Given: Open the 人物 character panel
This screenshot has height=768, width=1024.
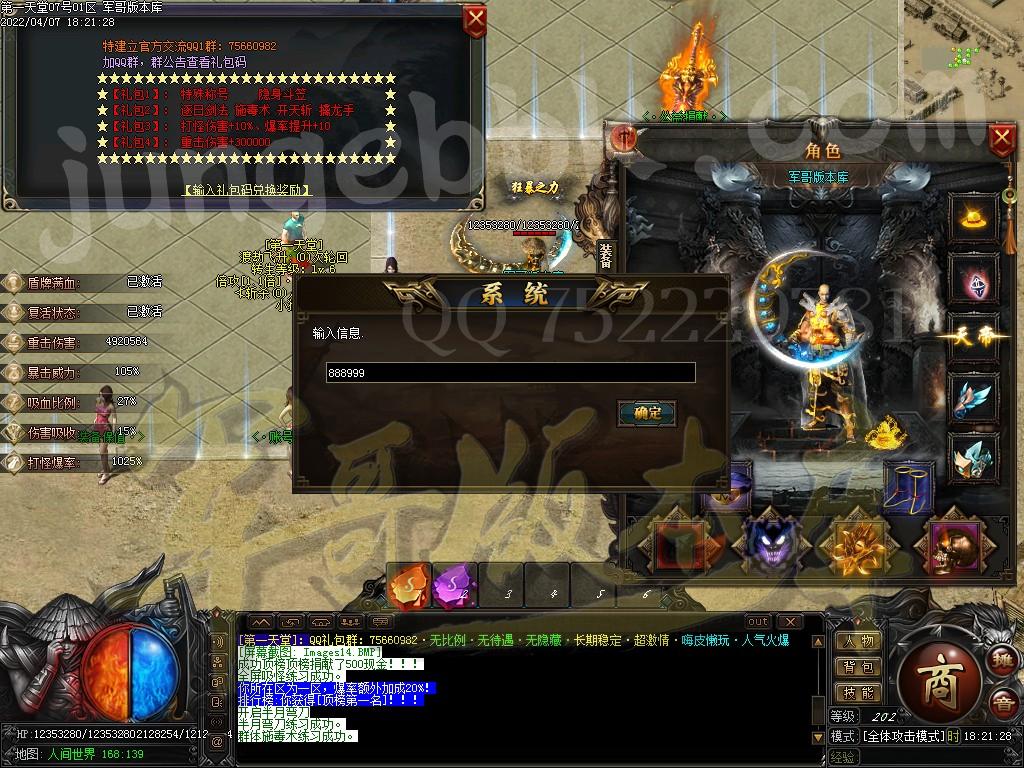Looking at the screenshot, I should pyautogui.click(x=857, y=642).
